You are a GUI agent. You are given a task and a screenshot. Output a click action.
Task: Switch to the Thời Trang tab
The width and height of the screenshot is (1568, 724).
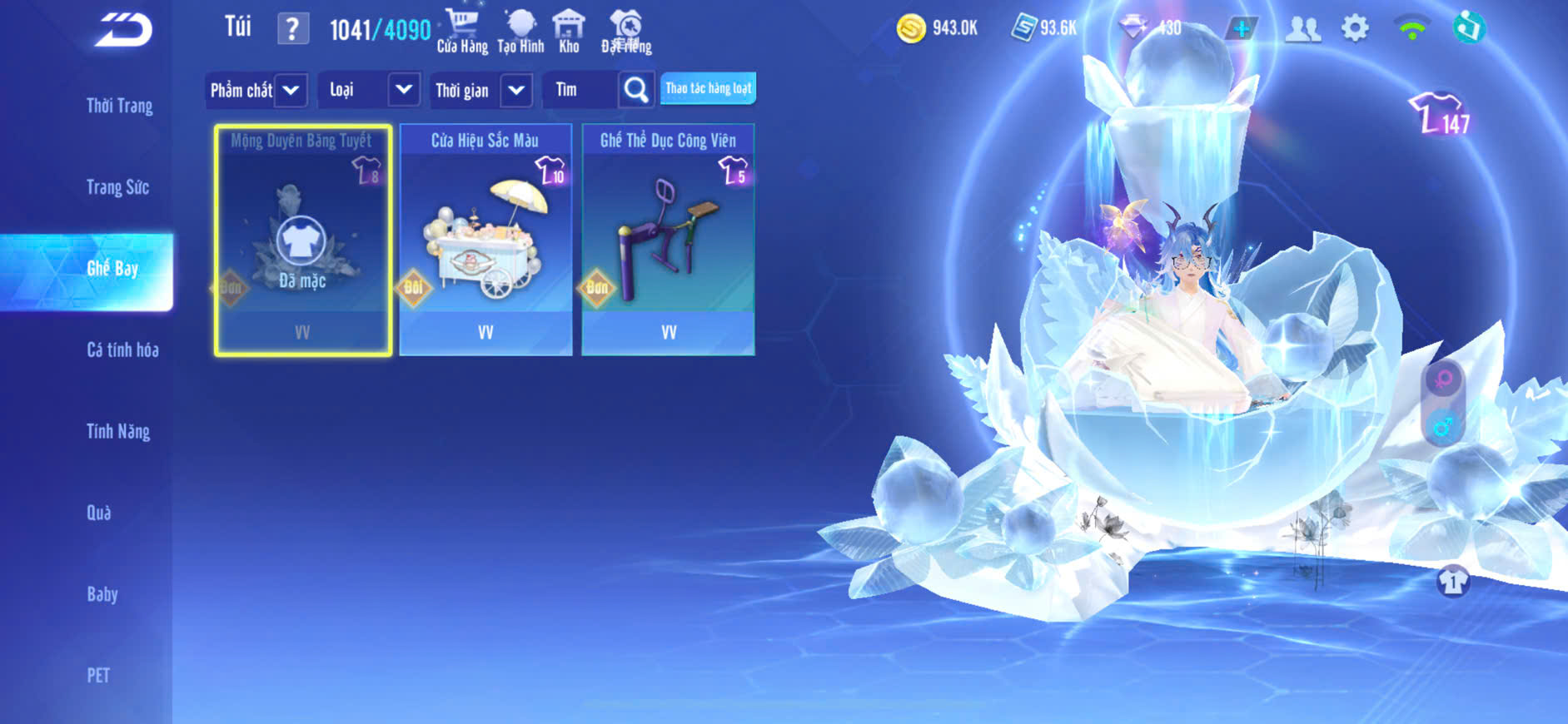point(119,106)
